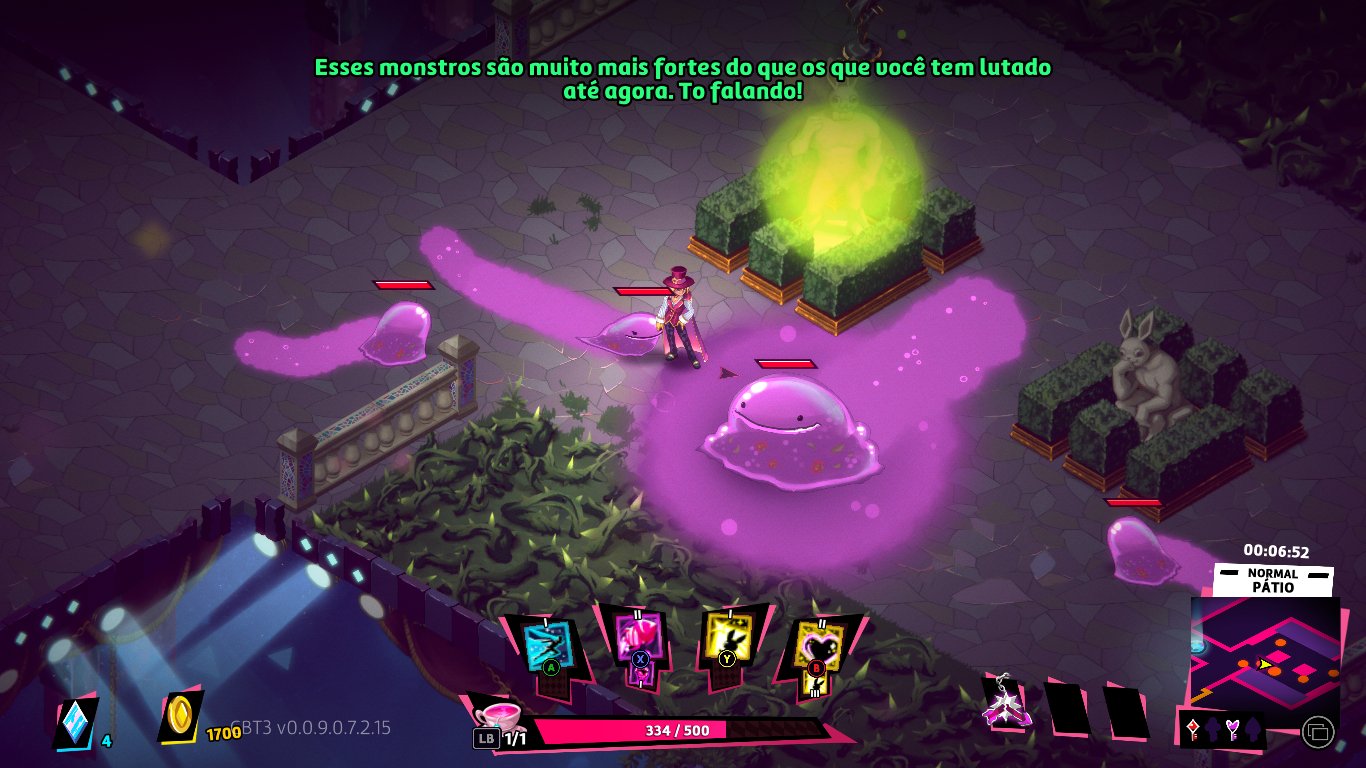
Task: Click the player arrow on the minimap
Action: 1263,664
